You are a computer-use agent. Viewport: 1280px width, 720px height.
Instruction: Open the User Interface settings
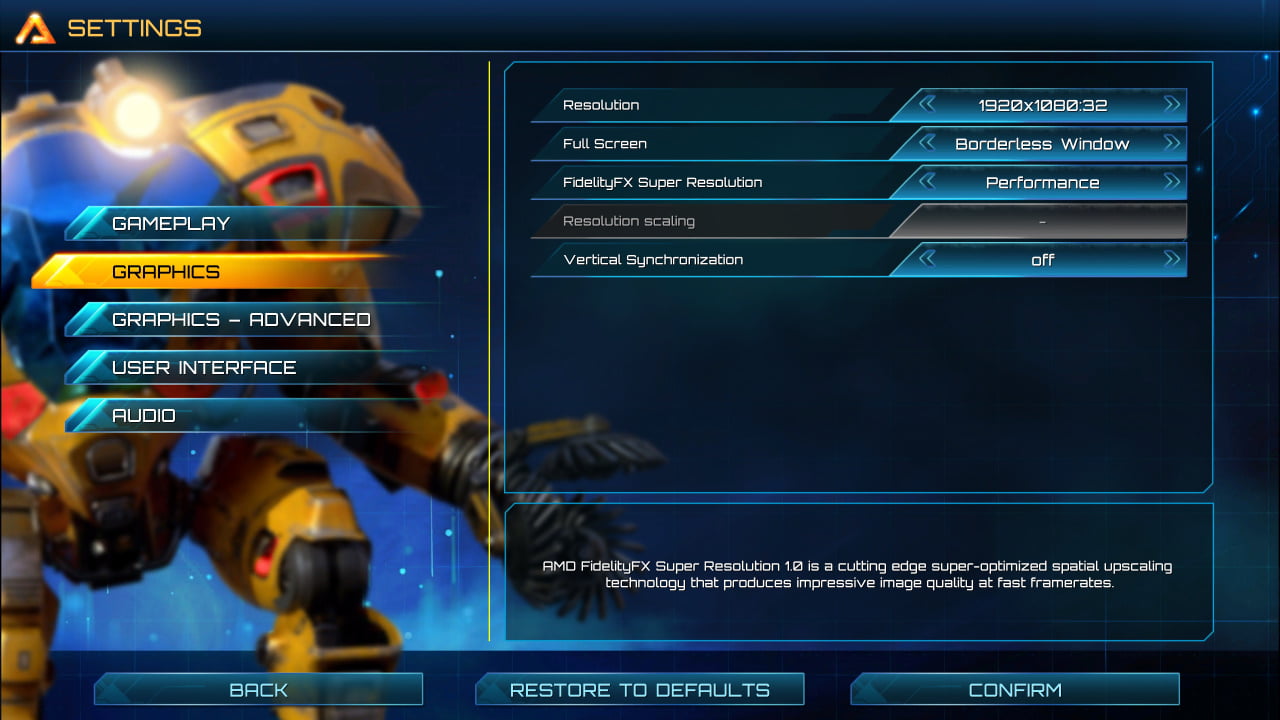click(204, 368)
